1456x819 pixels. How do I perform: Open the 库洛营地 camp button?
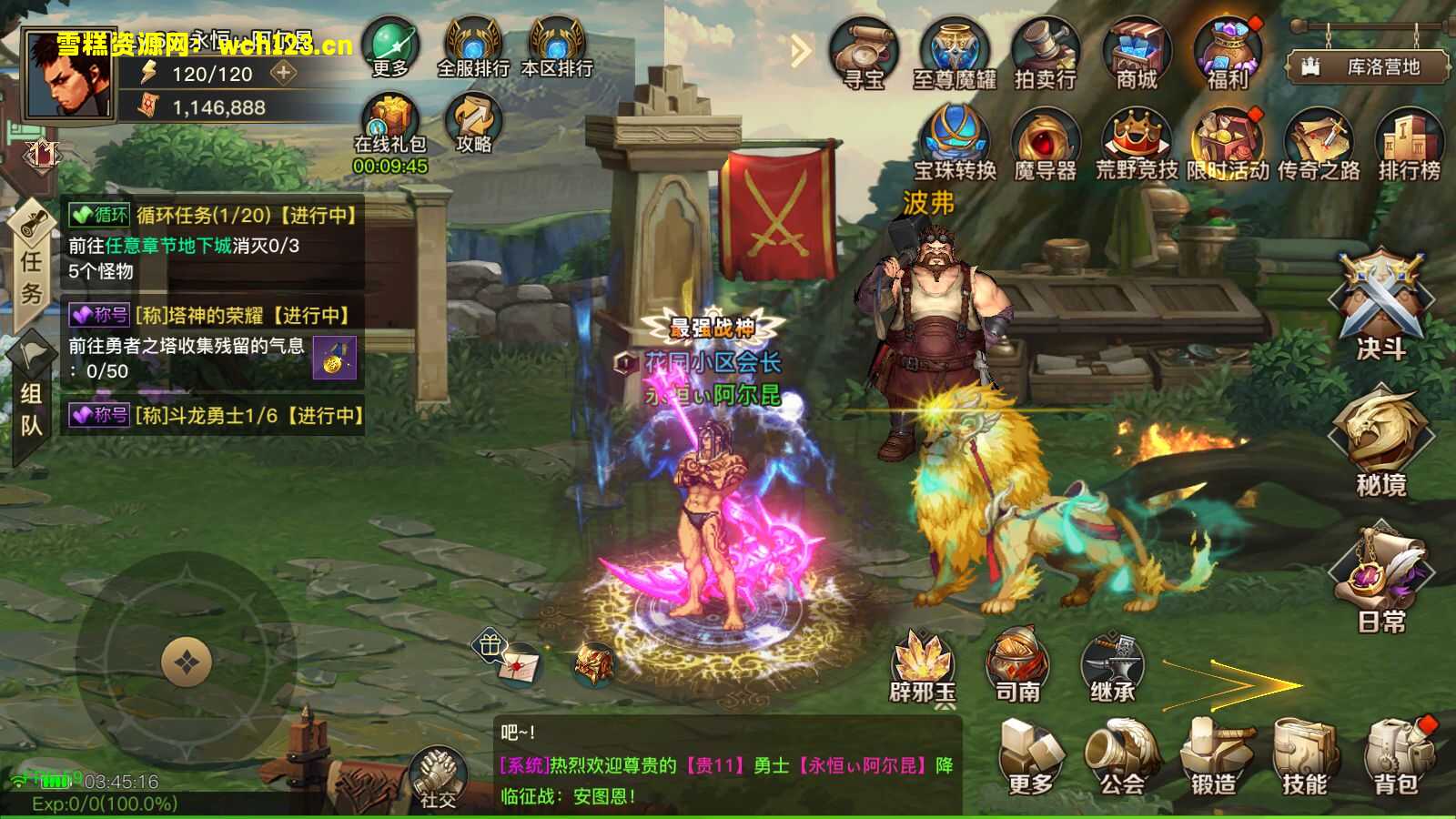point(1365,64)
